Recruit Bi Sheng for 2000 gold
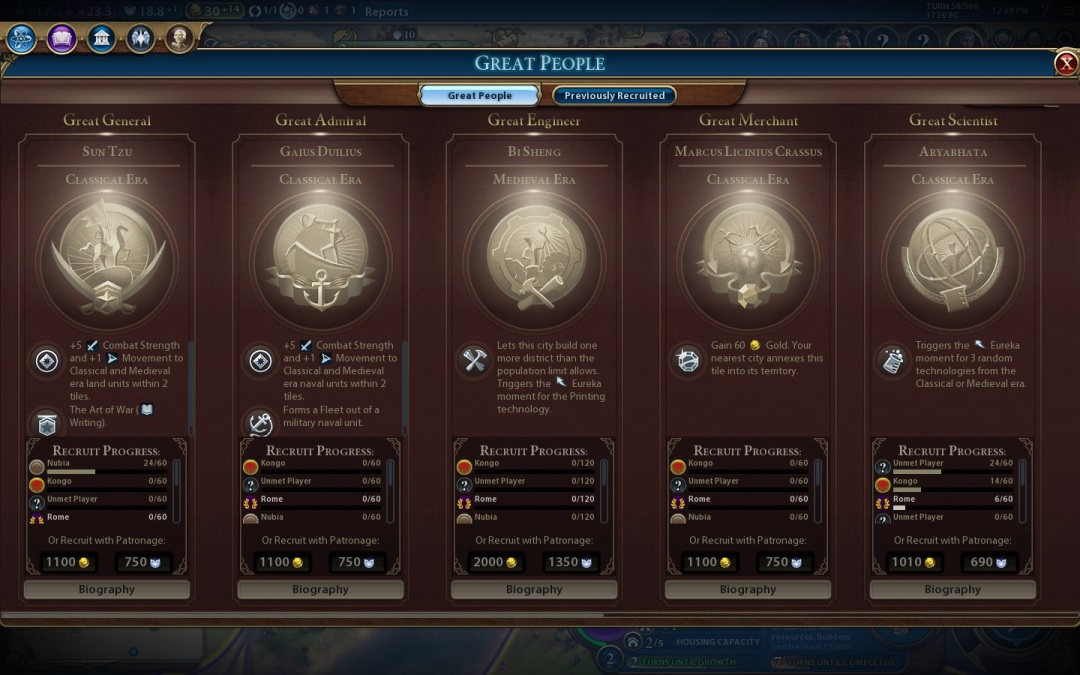Viewport: 1080px width, 675px height. pyautogui.click(x=495, y=562)
